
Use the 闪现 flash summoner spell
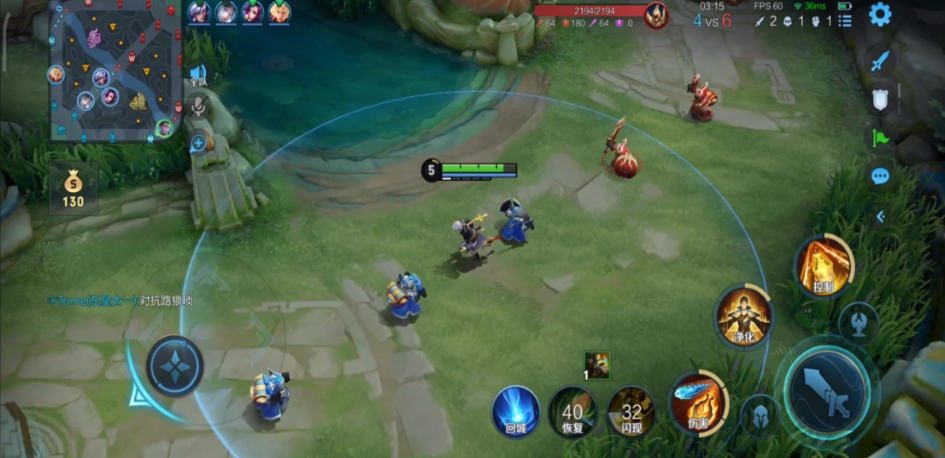click(x=631, y=412)
